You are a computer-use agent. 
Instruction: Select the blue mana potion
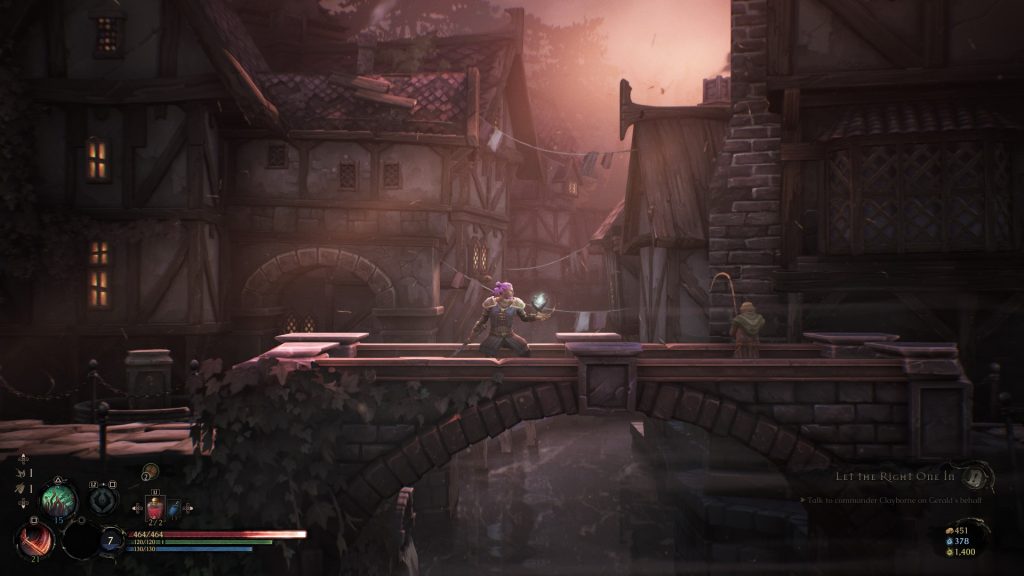click(x=174, y=509)
